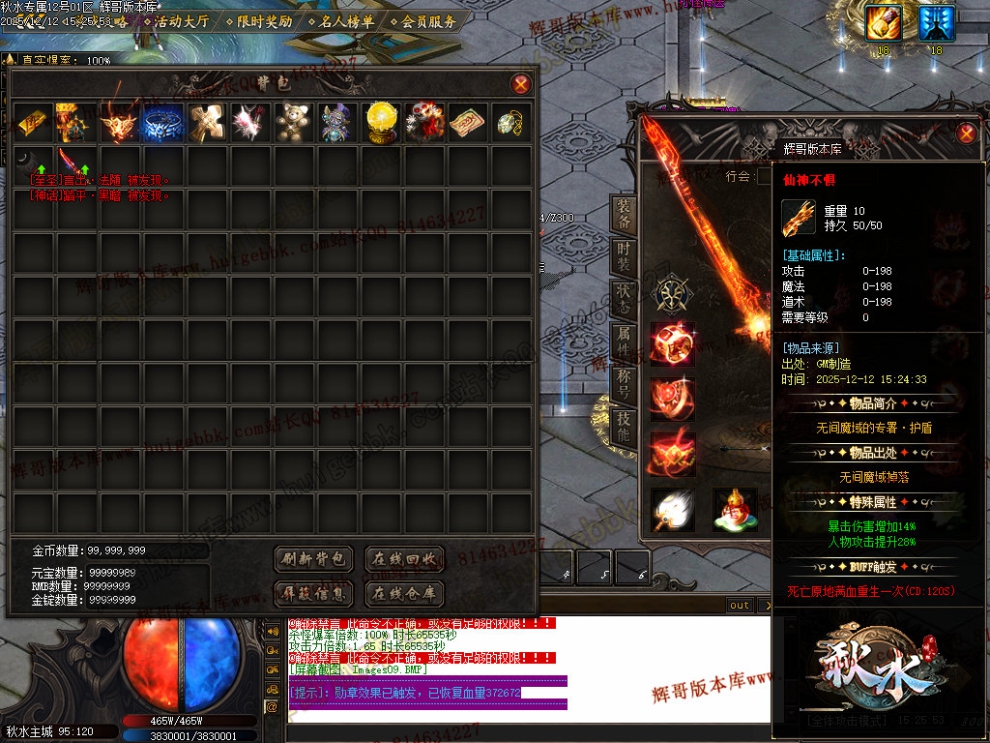Select the gold bar item in backpack

pyautogui.click(x=33, y=122)
